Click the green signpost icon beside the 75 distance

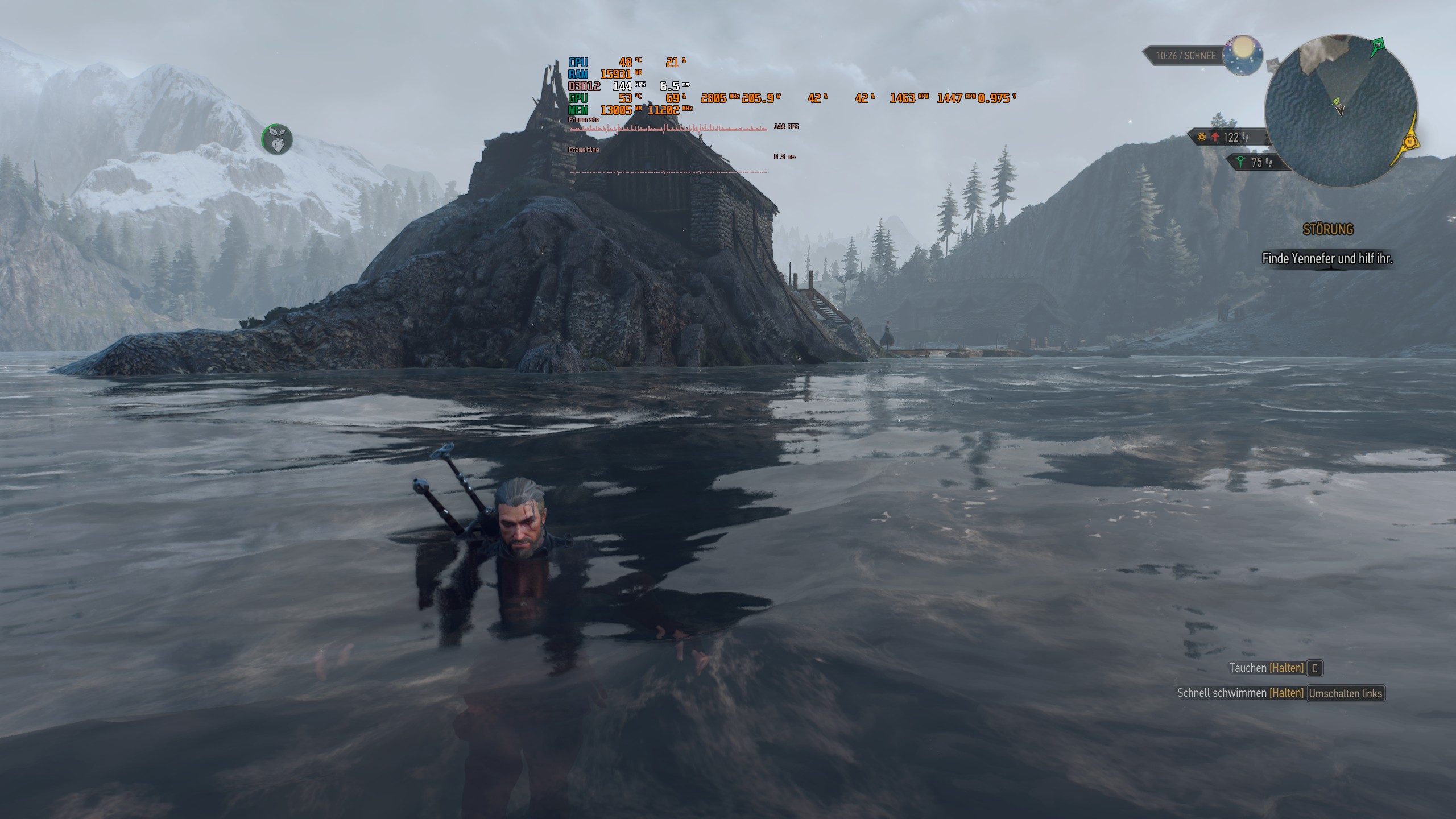click(x=1240, y=161)
